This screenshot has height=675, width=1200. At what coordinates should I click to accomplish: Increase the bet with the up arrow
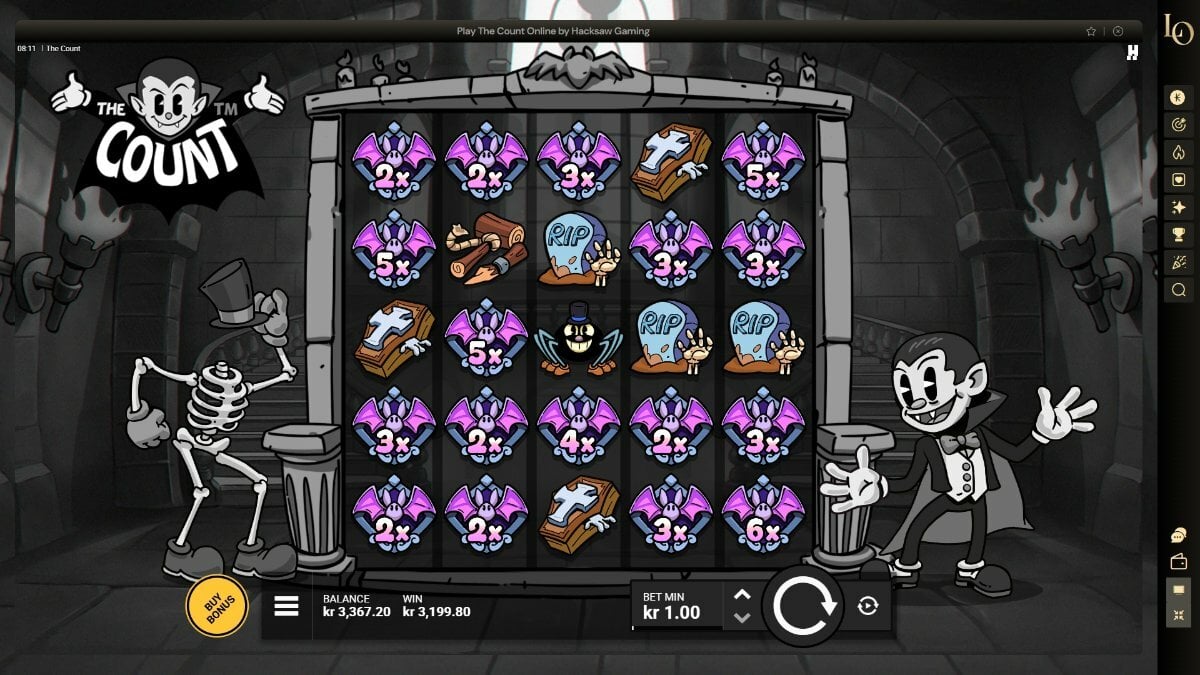pyautogui.click(x=742, y=594)
